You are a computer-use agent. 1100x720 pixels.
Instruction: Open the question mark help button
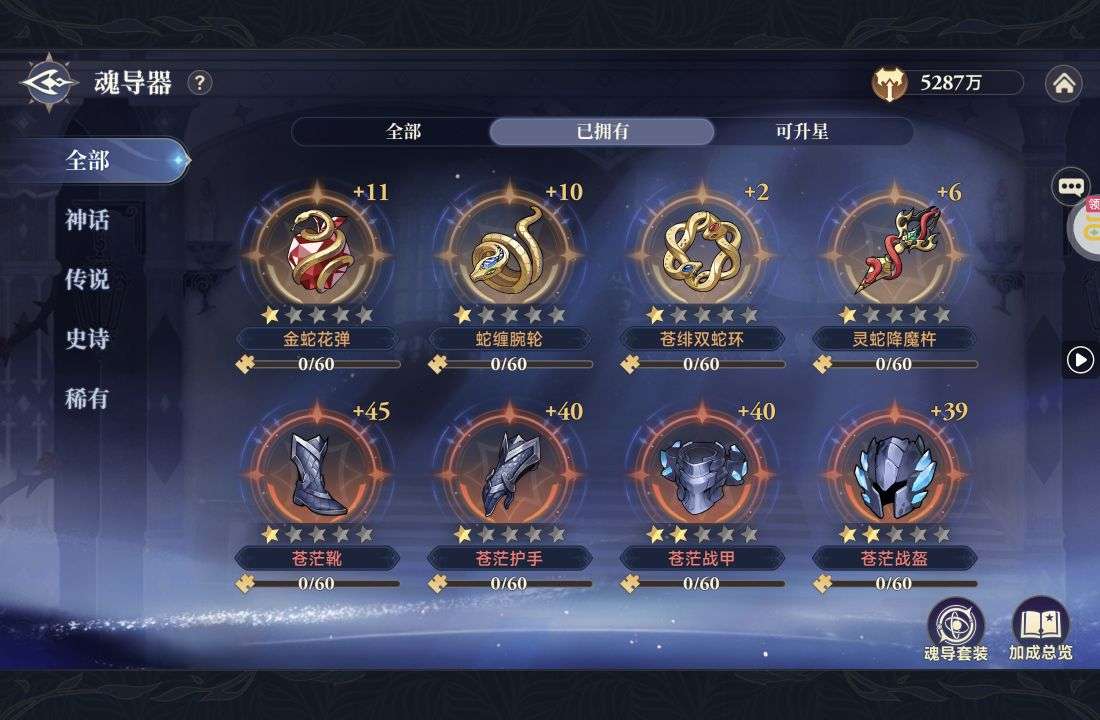click(200, 83)
